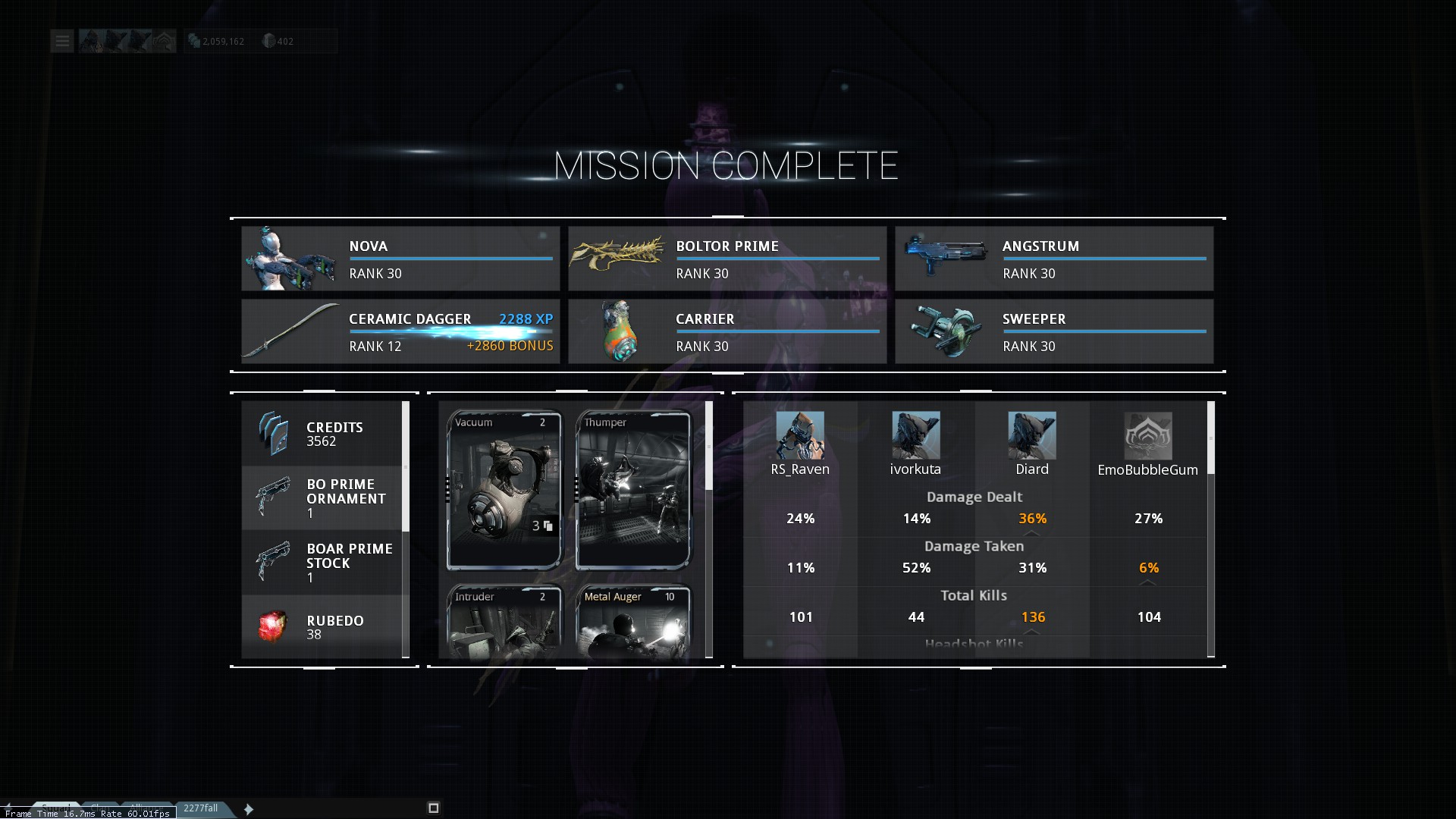
Task: View ivorkuta's player avatar
Action: 915,435
